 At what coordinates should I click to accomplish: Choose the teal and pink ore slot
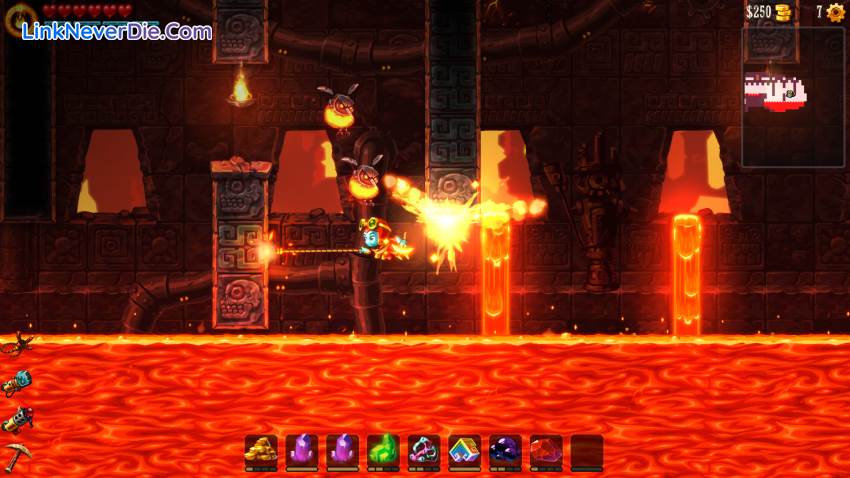coord(424,450)
